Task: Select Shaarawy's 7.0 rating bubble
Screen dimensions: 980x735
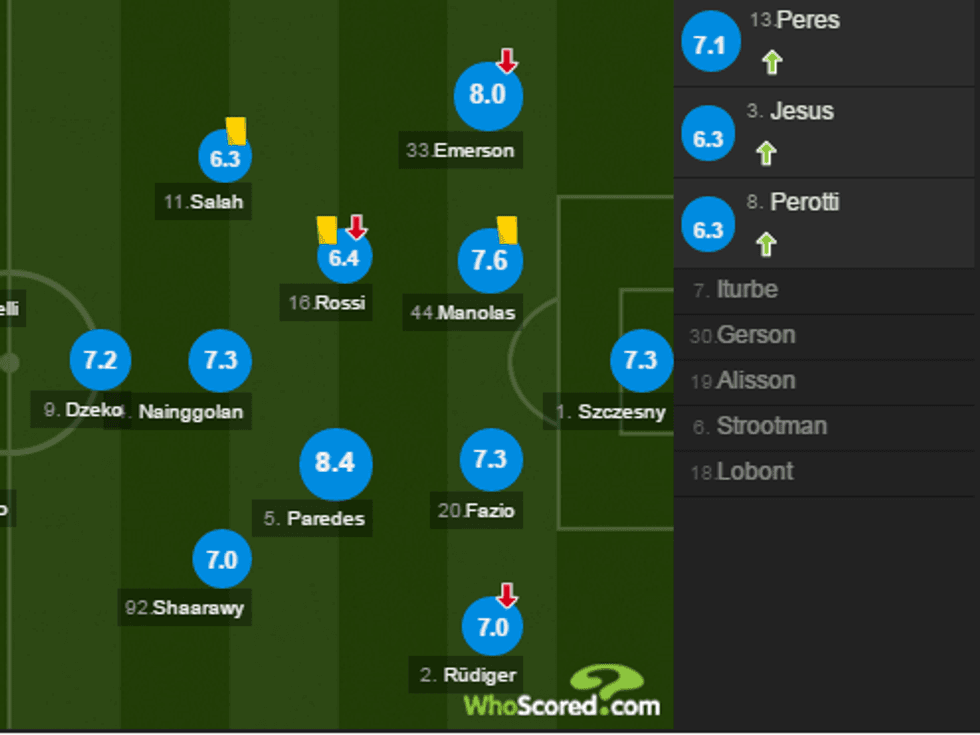Action: point(221,560)
